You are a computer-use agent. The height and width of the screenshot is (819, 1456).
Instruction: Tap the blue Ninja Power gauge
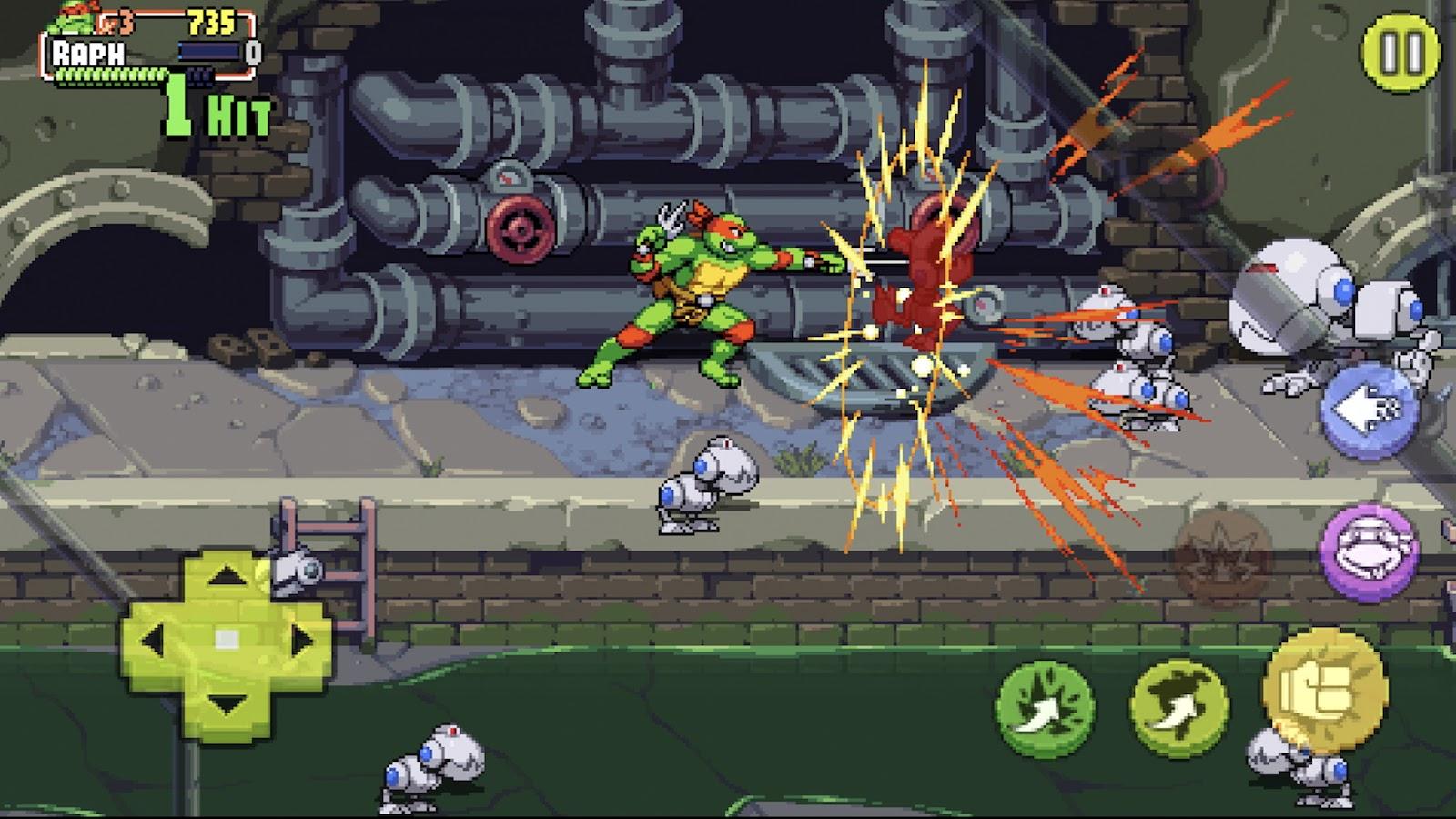pos(208,51)
